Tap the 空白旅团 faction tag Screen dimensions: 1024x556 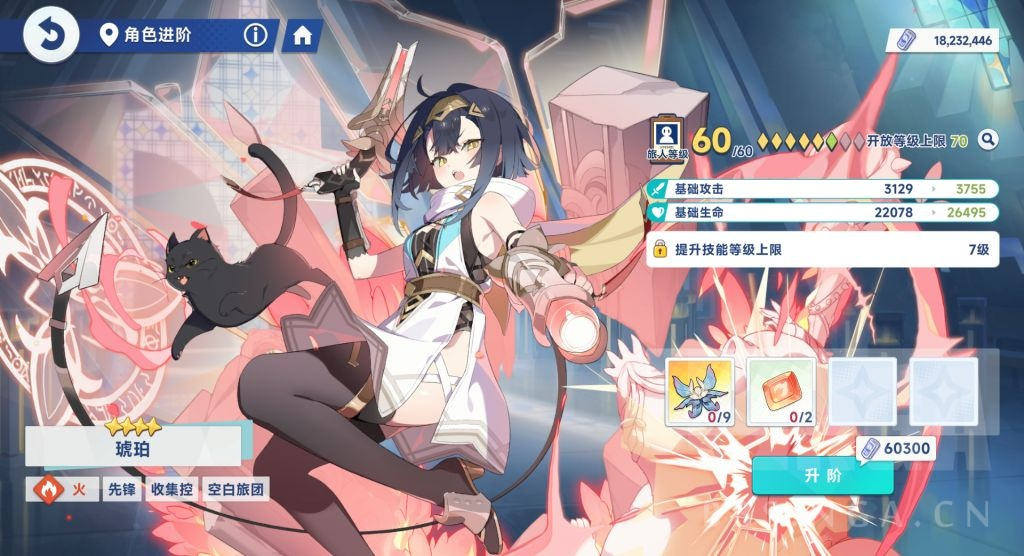pyautogui.click(x=234, y=490)
